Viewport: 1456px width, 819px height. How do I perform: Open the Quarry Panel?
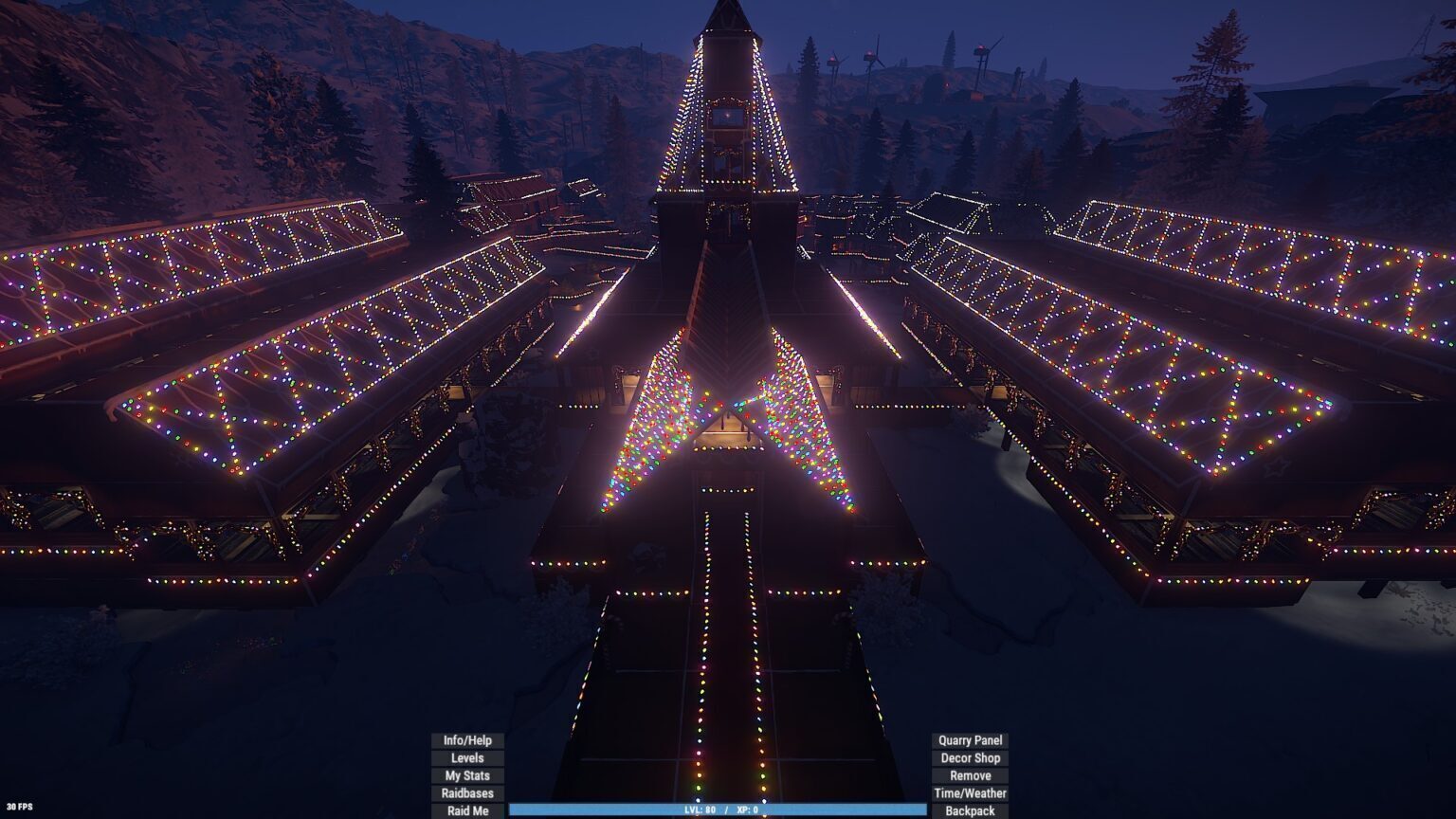(970, 740)
